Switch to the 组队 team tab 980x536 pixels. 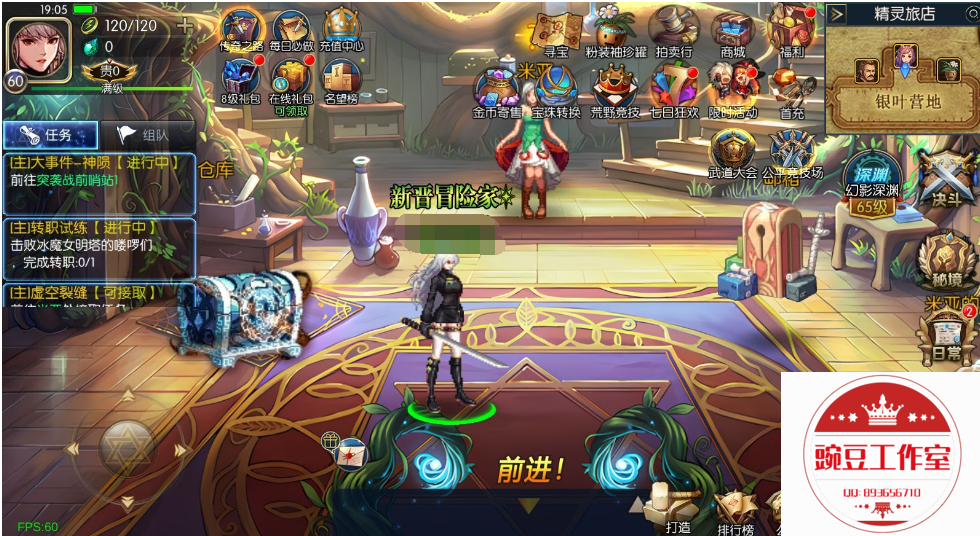click(147, 135)
